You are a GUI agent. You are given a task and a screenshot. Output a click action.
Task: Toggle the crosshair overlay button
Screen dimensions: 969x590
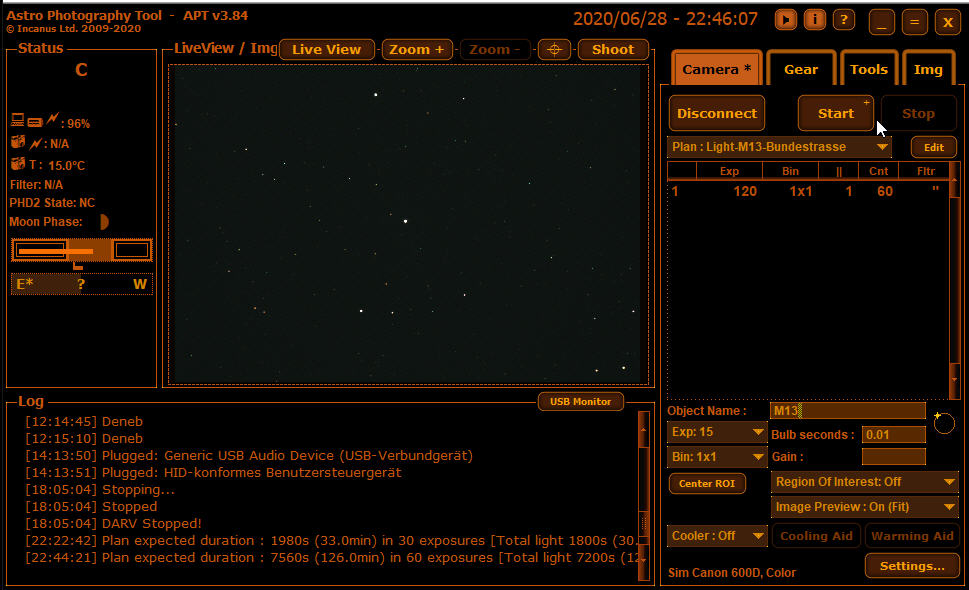554,50
